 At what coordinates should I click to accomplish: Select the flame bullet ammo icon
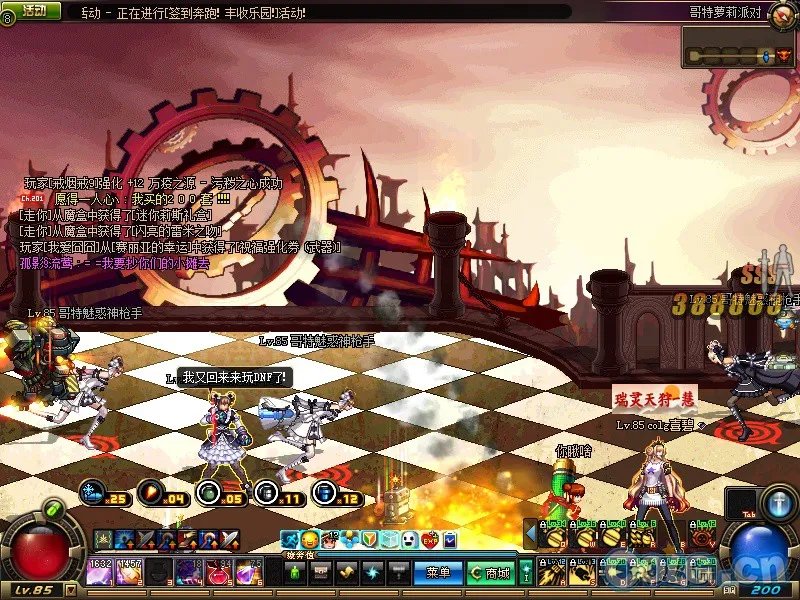pos(151,493)
